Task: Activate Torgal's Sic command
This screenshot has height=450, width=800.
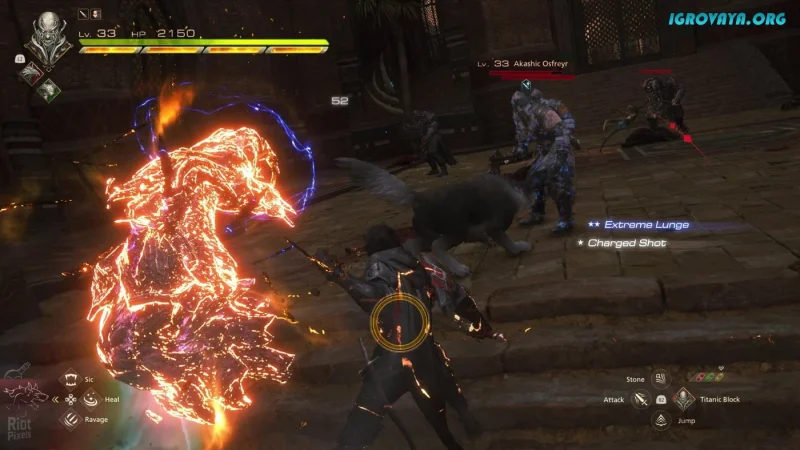Action: click(x=71, y=380)
